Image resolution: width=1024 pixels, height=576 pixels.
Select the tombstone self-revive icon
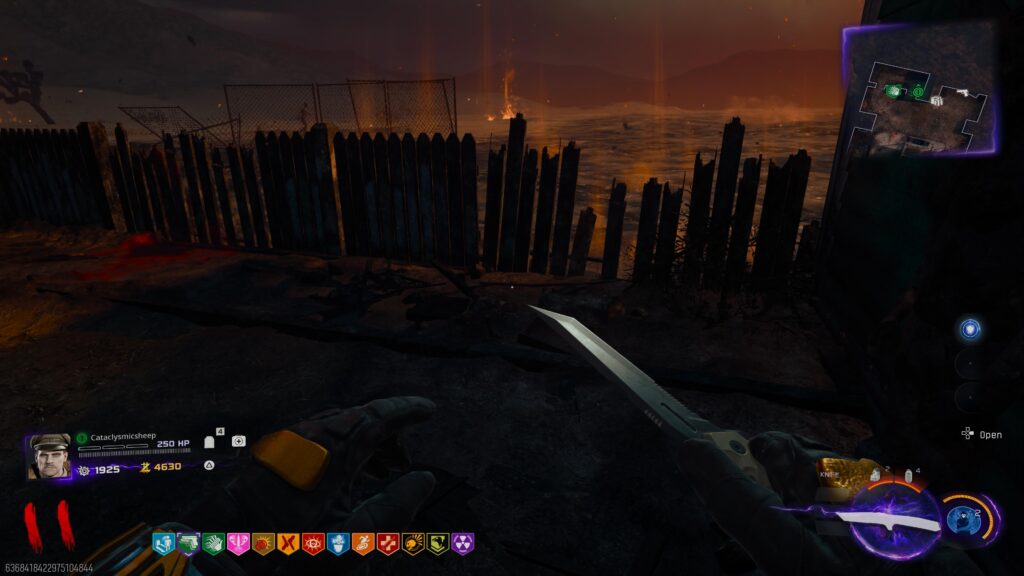(x=210, y=441)
